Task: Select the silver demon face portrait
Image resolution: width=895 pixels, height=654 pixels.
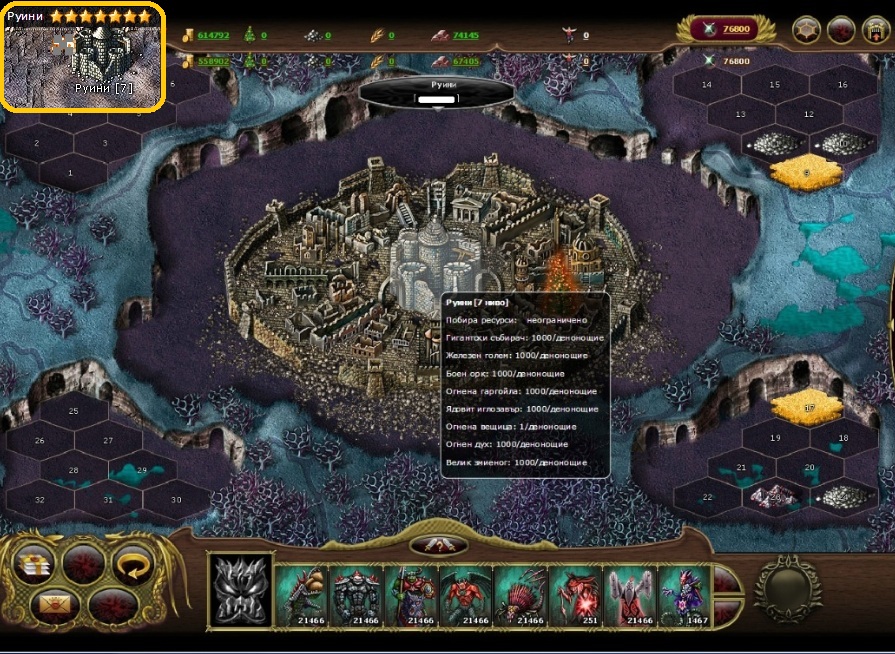Action: coord(241,594)
